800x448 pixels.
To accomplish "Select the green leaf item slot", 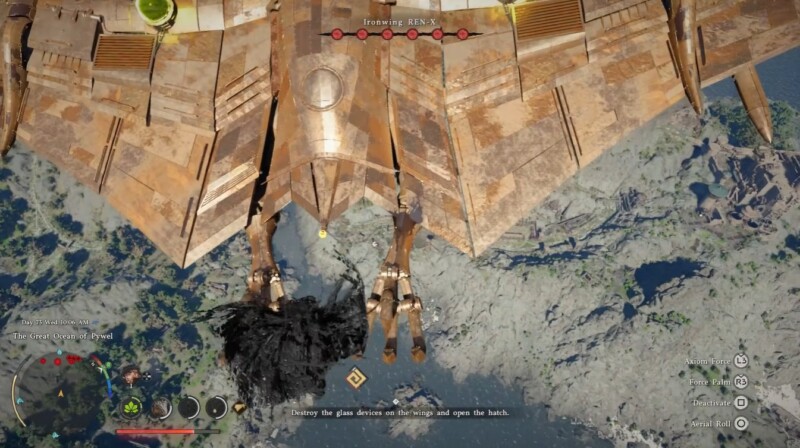I will (133, 407).
